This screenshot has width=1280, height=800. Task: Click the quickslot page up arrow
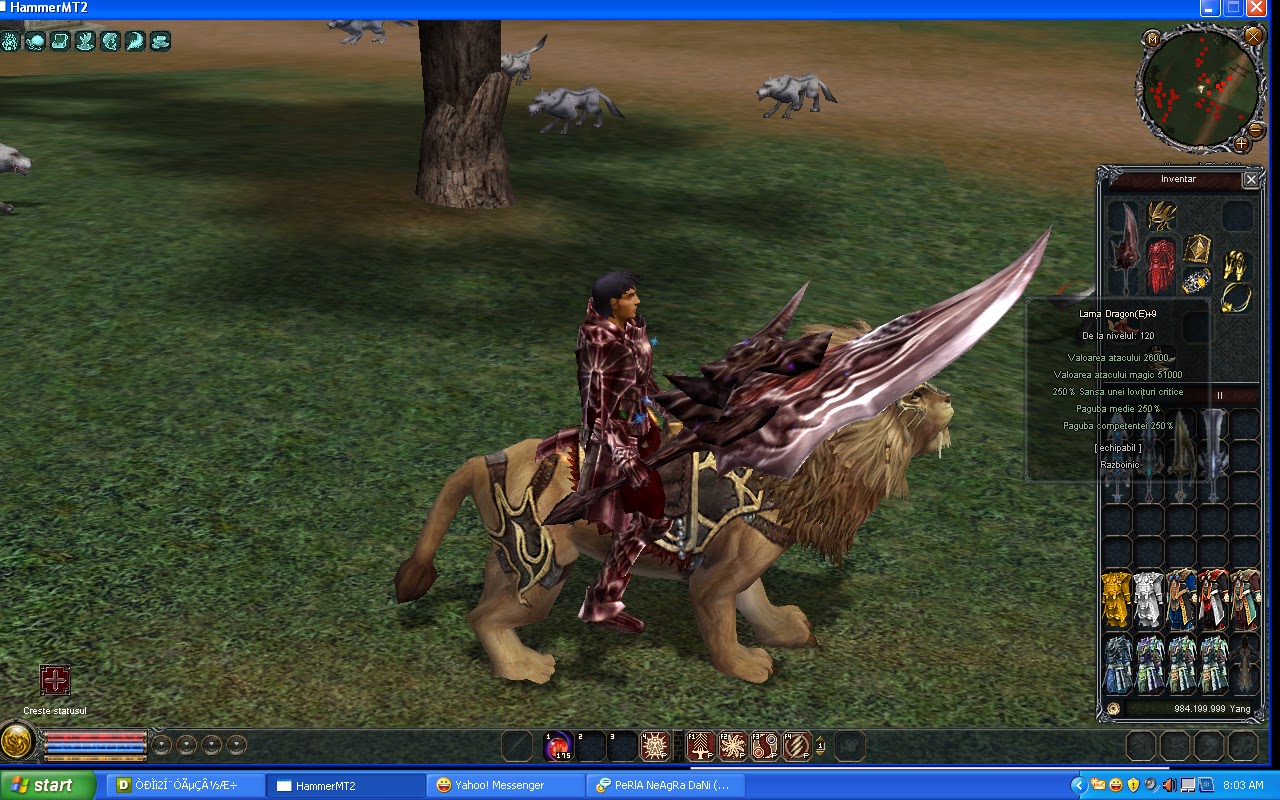coord(820,739)
